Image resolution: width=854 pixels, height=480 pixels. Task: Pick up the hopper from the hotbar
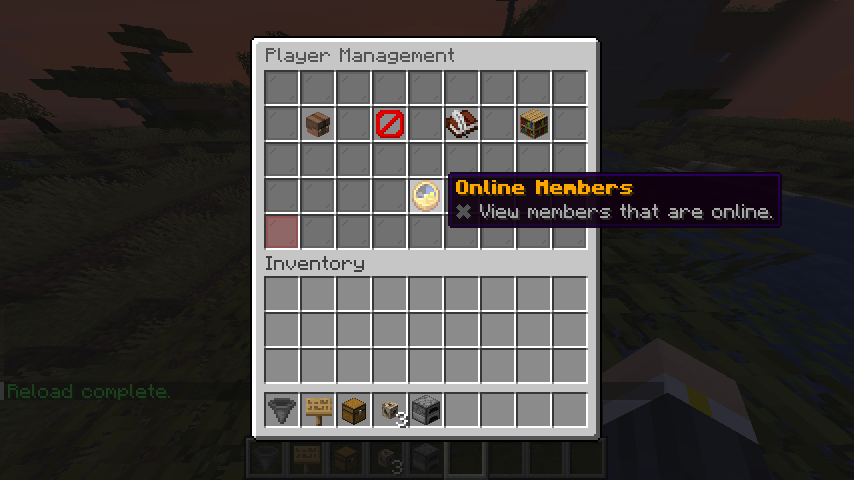point(282,409)
